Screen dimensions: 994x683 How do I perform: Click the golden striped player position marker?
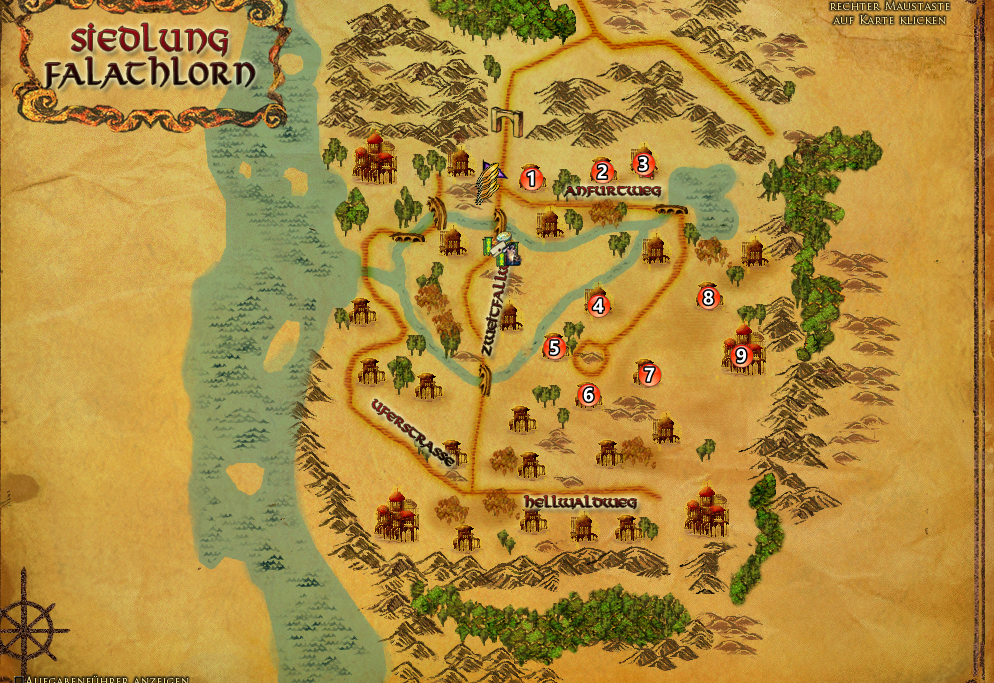click(488, 180)
